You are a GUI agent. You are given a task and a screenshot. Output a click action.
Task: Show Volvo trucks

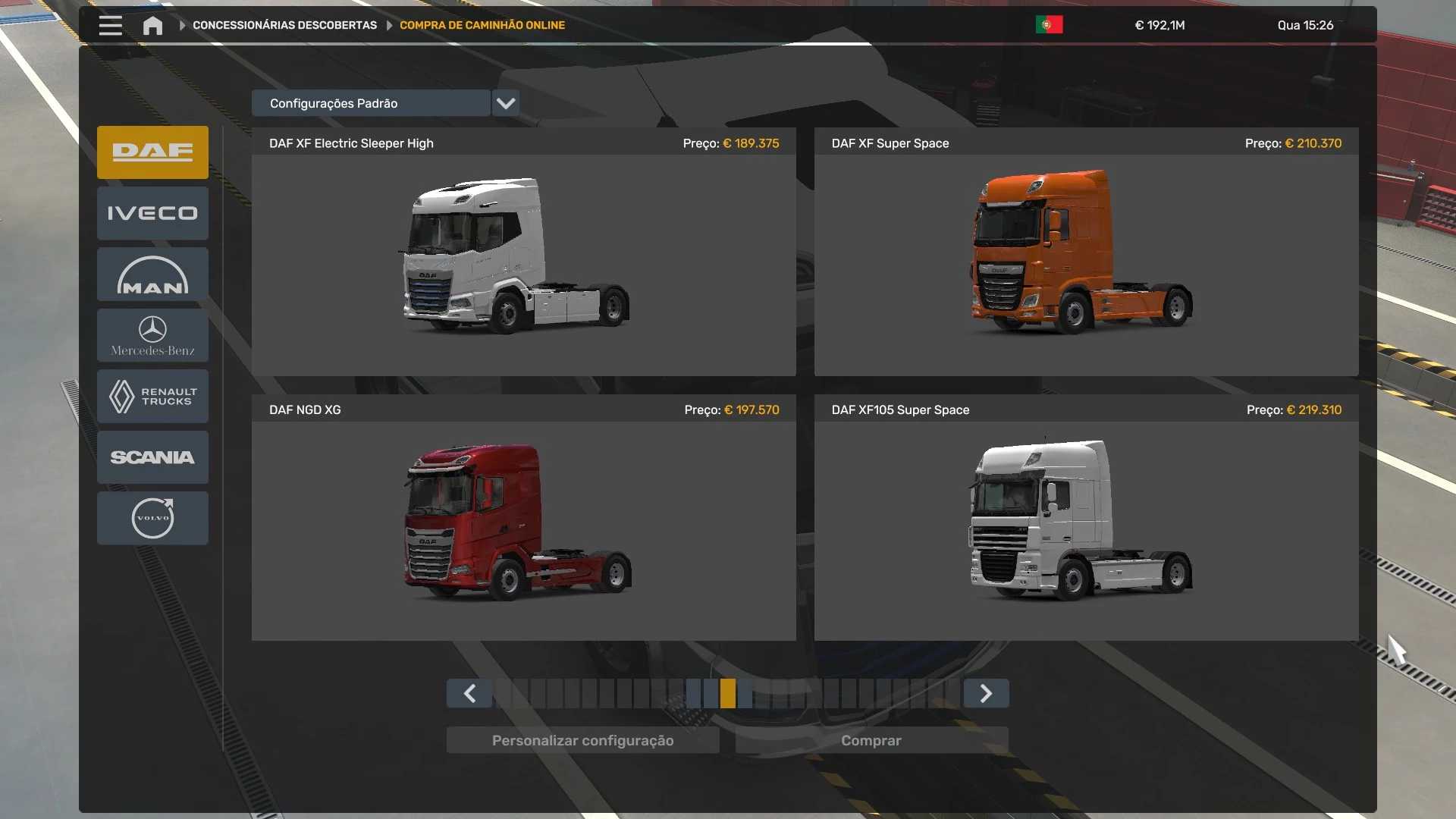(x=152, y=519)
